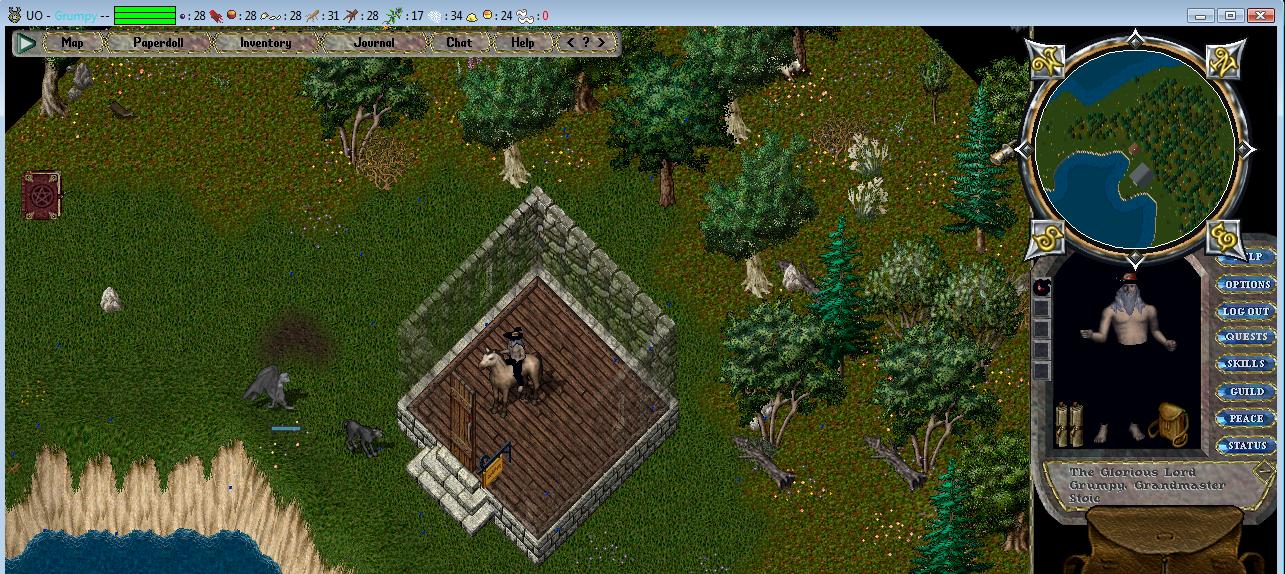
Task: Open the Journal
Action: 374,43
